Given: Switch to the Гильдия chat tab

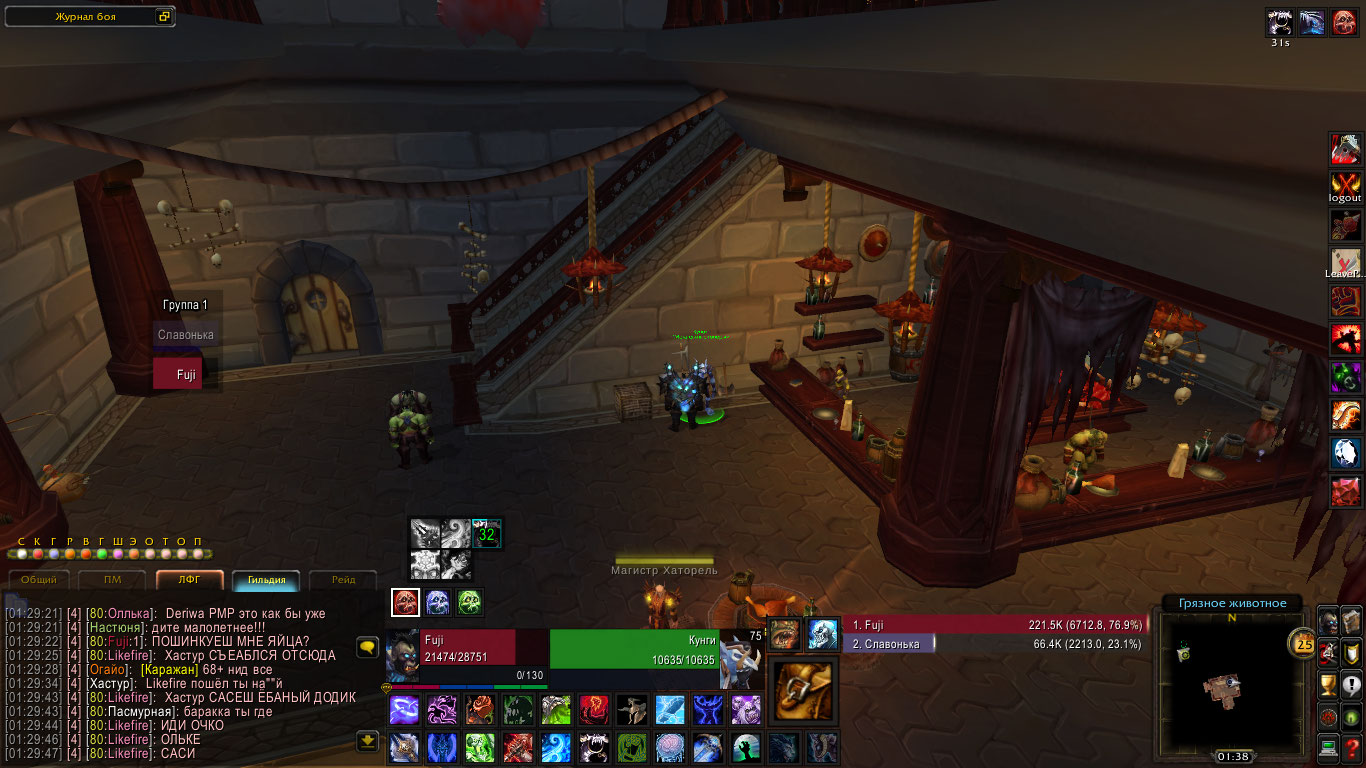Looking at the screenshot, I should point(267,579).
